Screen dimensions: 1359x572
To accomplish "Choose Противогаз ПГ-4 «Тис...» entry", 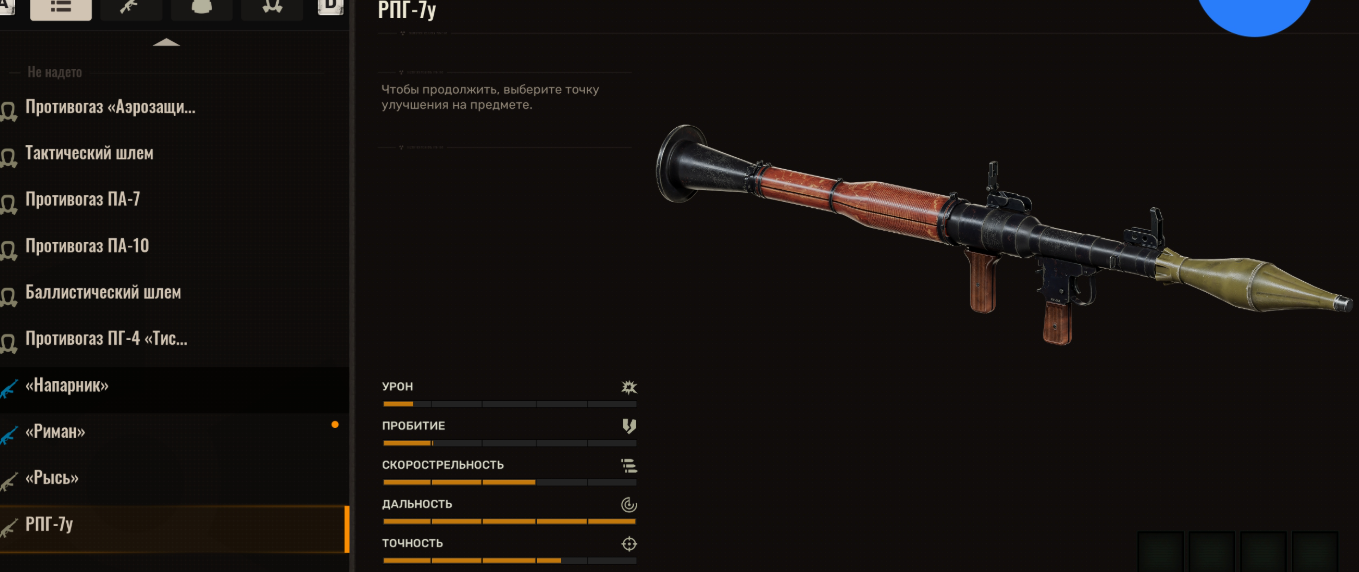I will pyautogui.click(x=106, y=338).
